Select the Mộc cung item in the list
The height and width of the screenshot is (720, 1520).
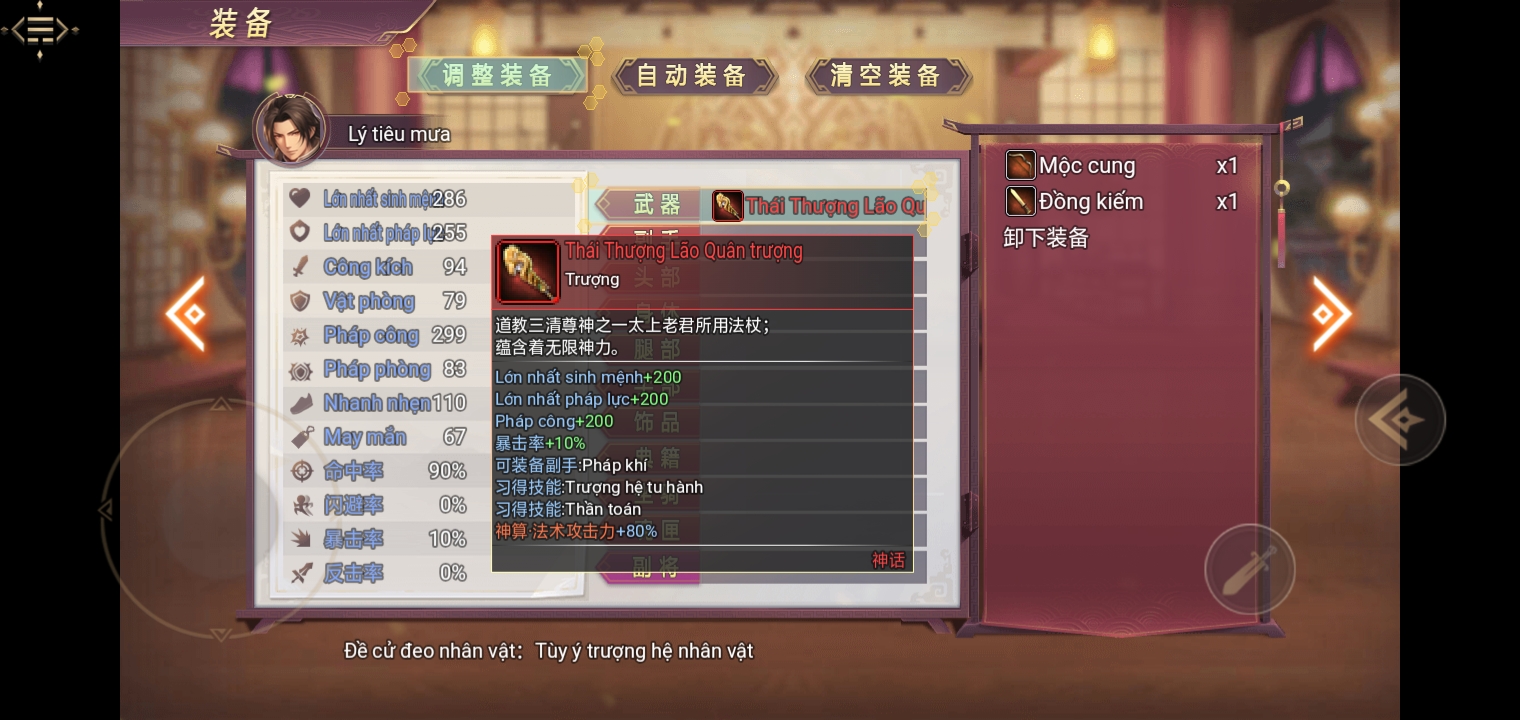(1086, 166)
